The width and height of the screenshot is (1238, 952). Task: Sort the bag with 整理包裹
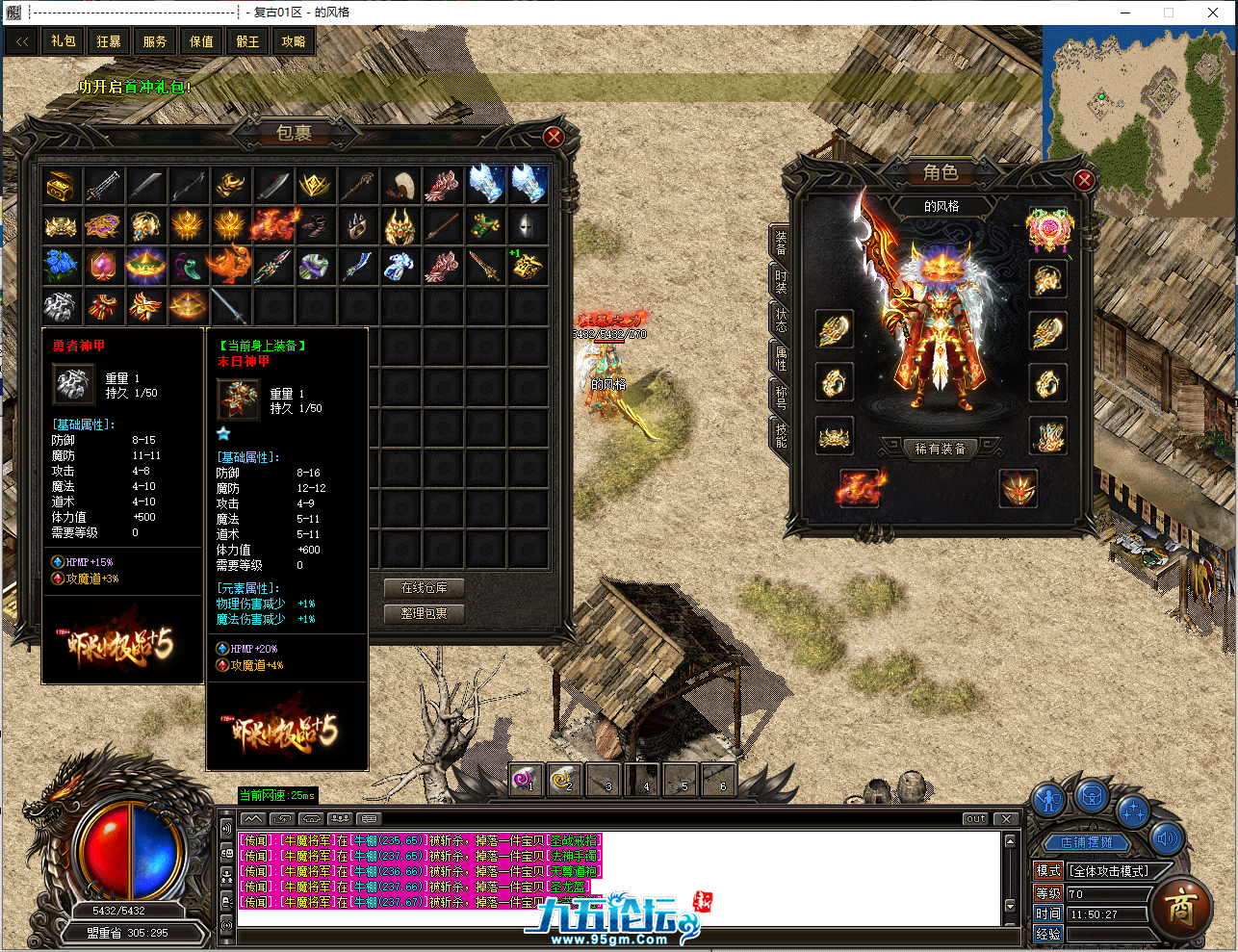coord(424,613)
